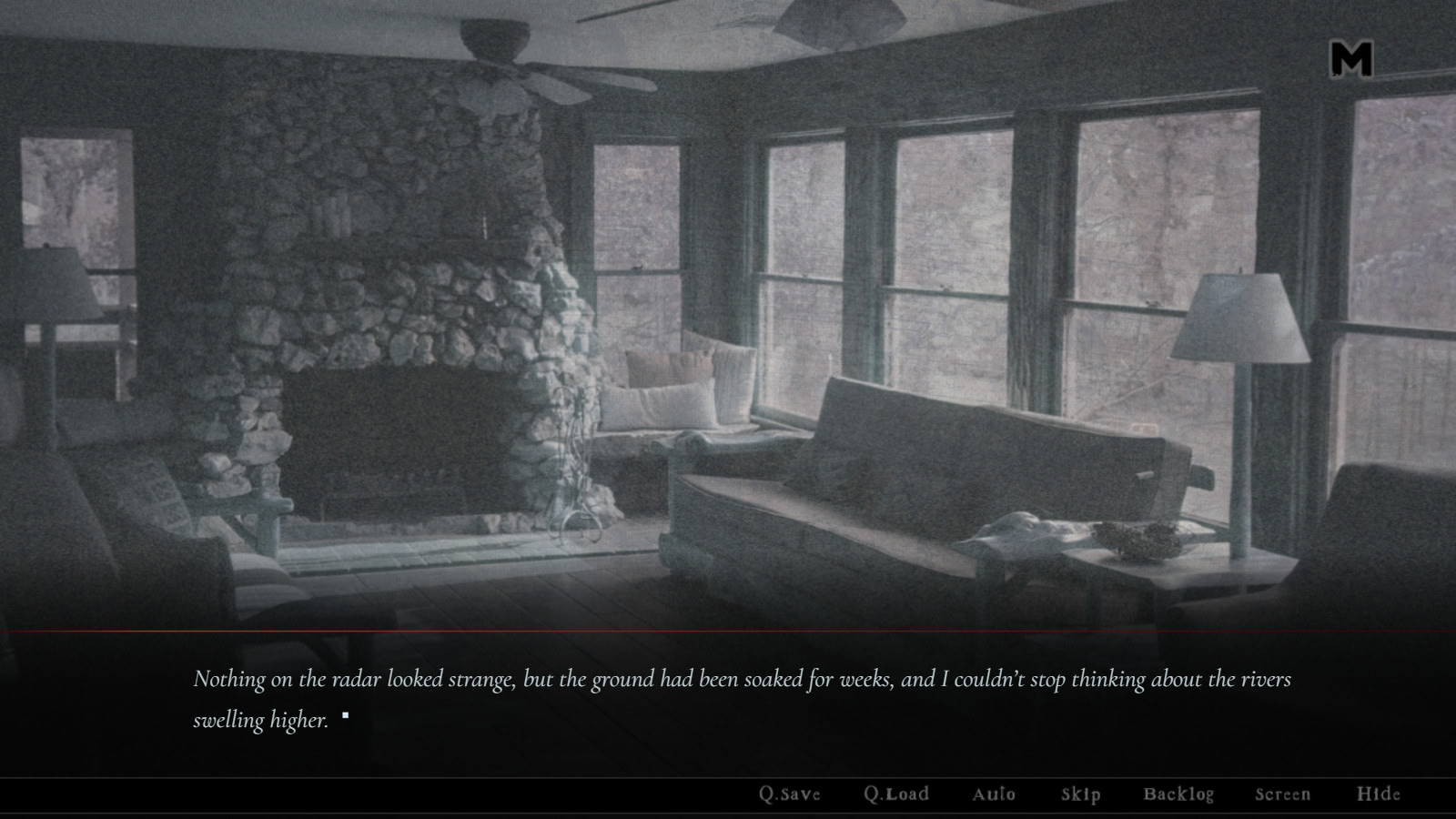Load the quick save with Q.Load

896,794
